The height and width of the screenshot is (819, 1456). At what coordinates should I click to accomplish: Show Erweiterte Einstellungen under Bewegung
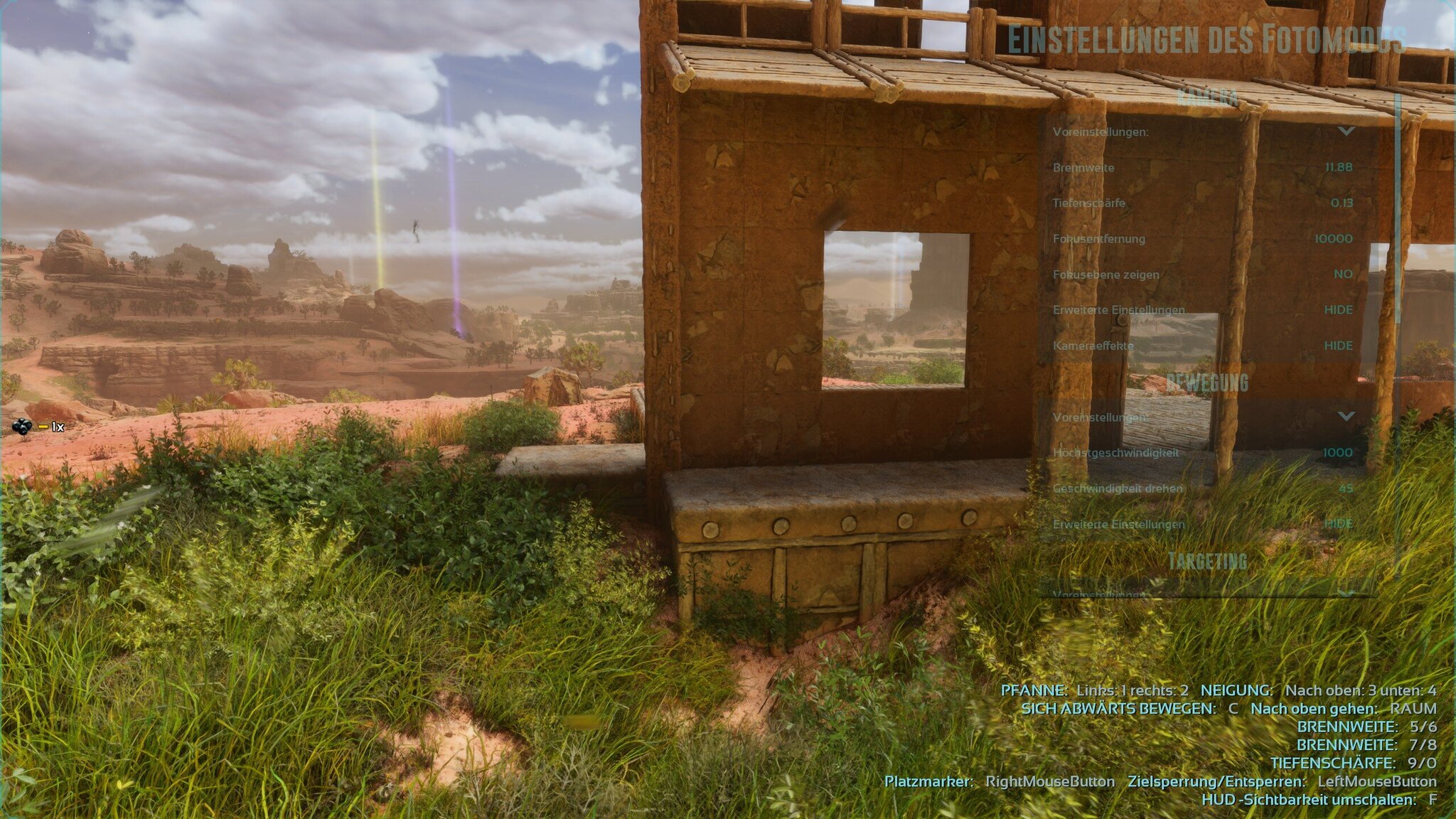tap(1338, 524)
